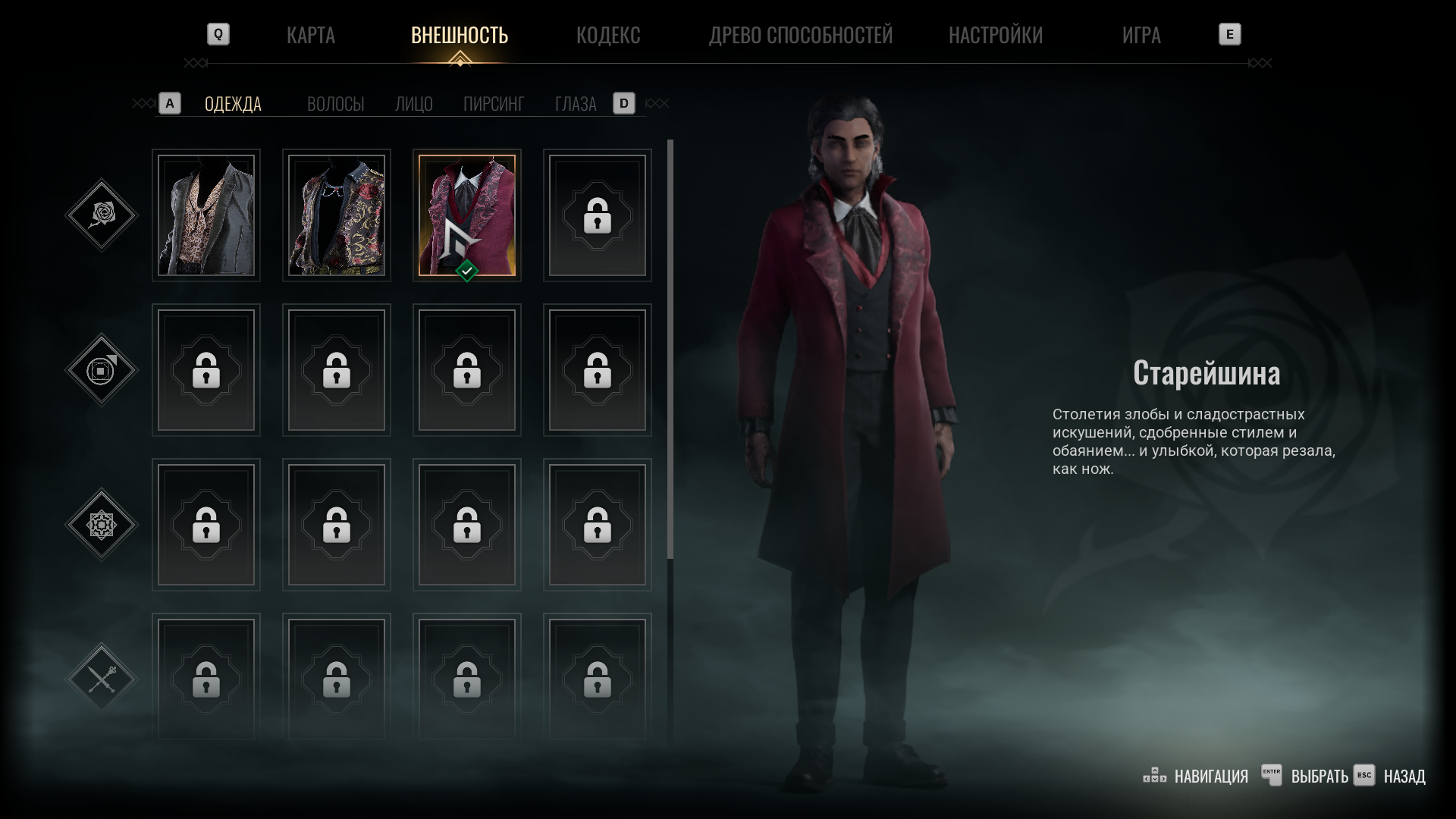The height and width of the screenshot is (819, 1456).
Task: Open the Карта tab
Action: [x=310, y=35]
